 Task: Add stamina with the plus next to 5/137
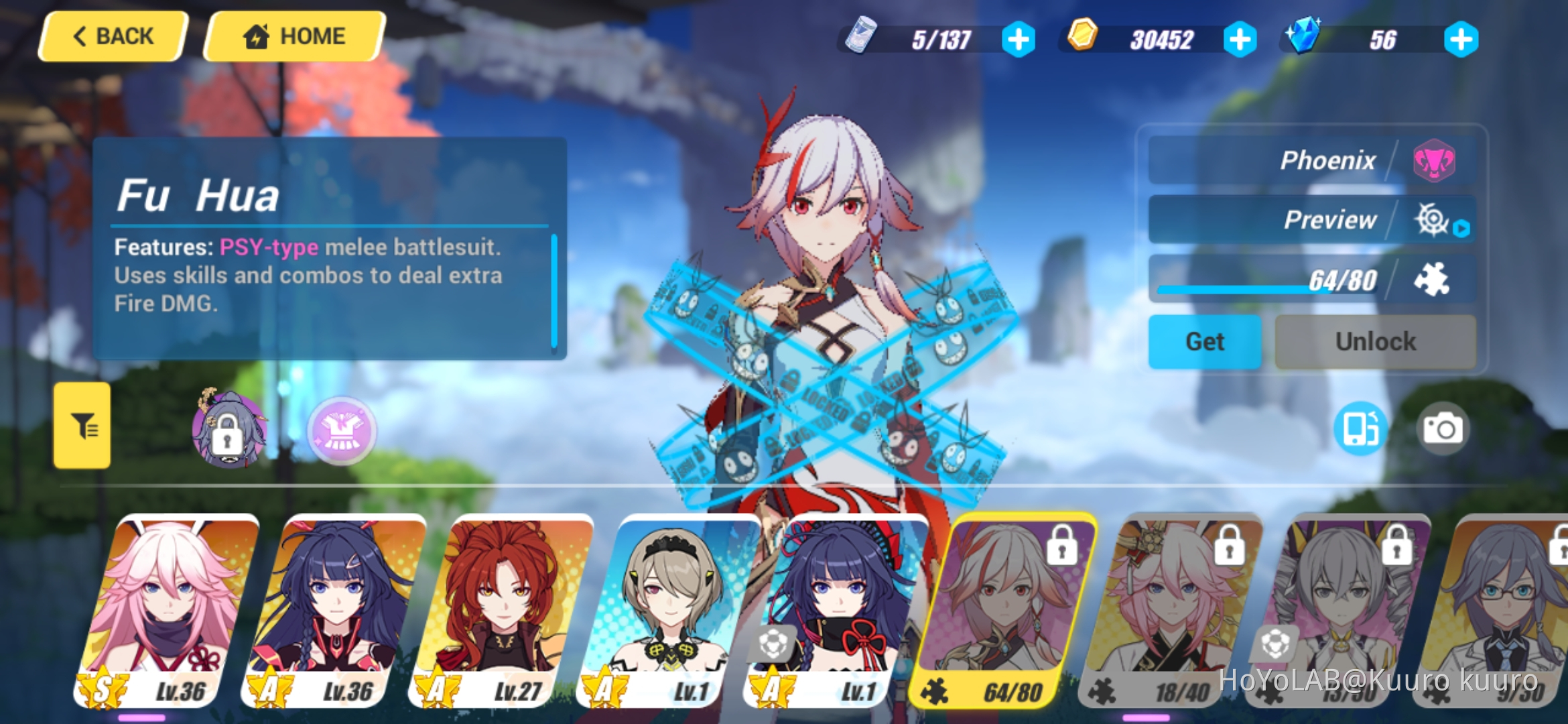(x=1021, y=39)
